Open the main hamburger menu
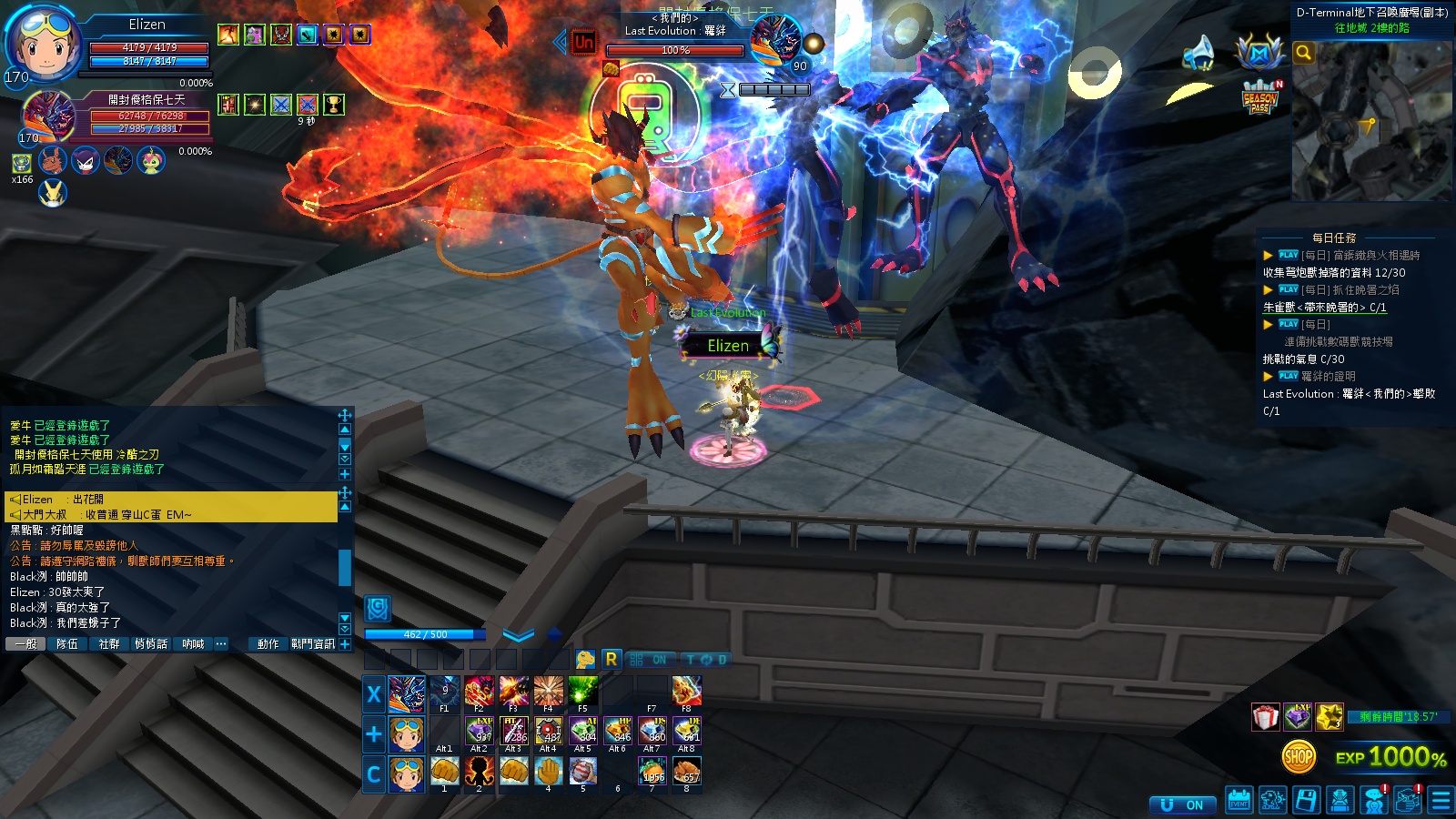This screenshot has height=819, width=1456. click(1441, 800)
